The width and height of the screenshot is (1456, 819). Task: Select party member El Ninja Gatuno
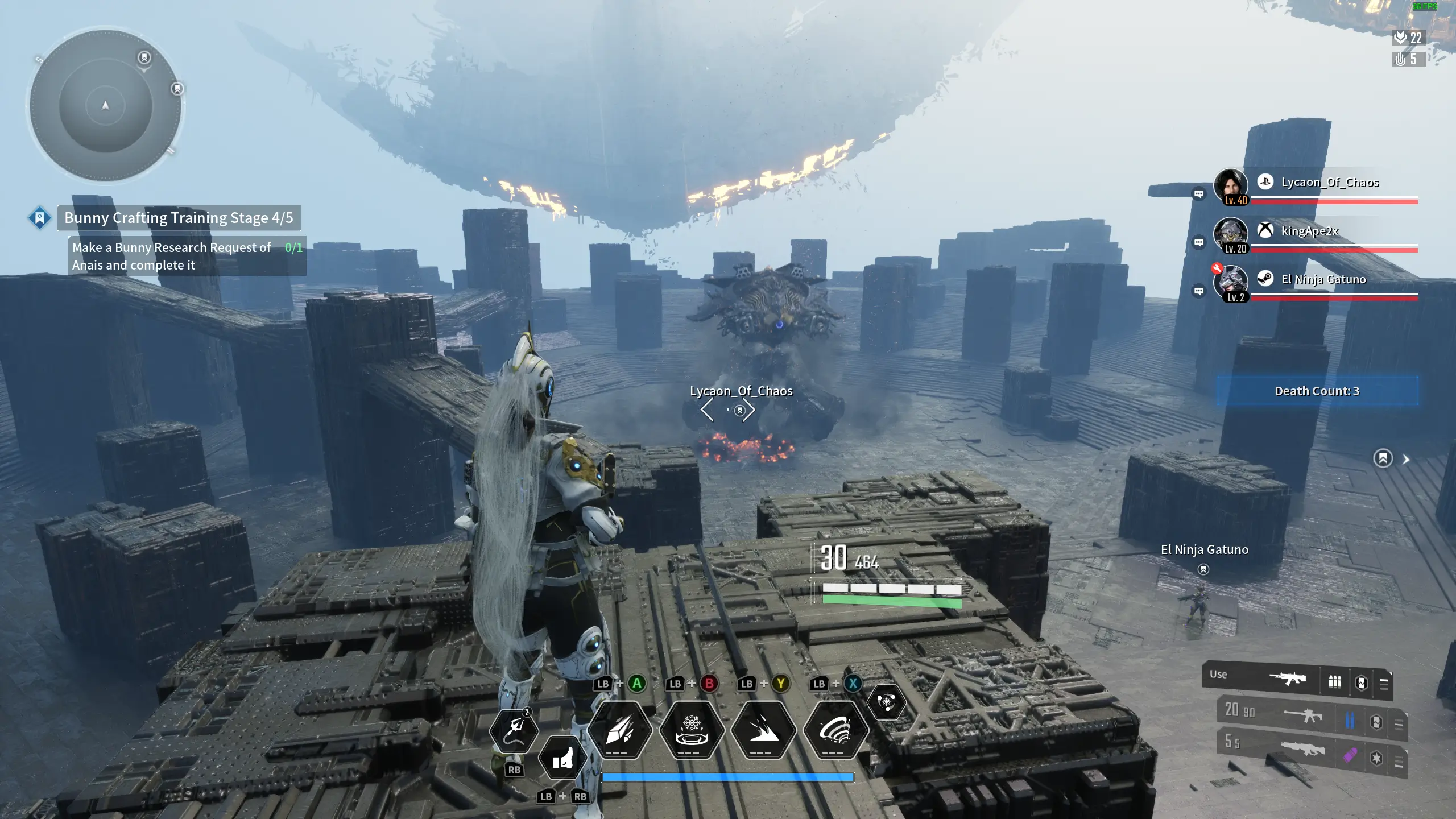pyautogui.click(x=1323, y=279)
